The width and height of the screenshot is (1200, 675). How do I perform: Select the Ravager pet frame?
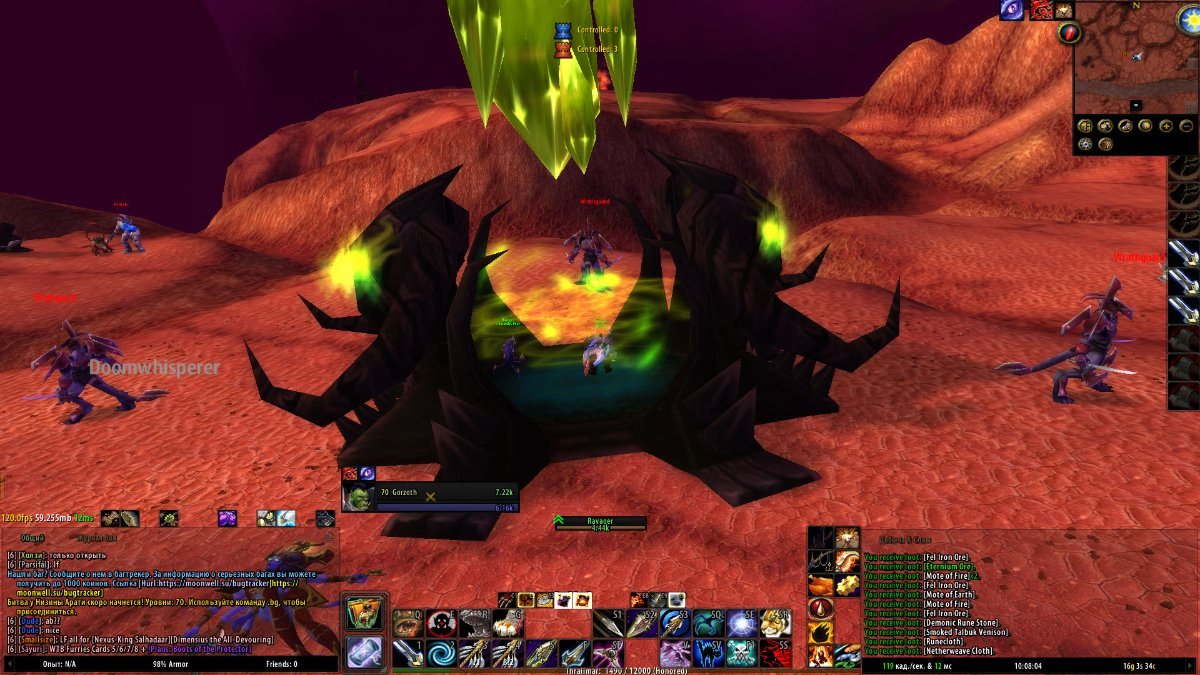point(600,523)
